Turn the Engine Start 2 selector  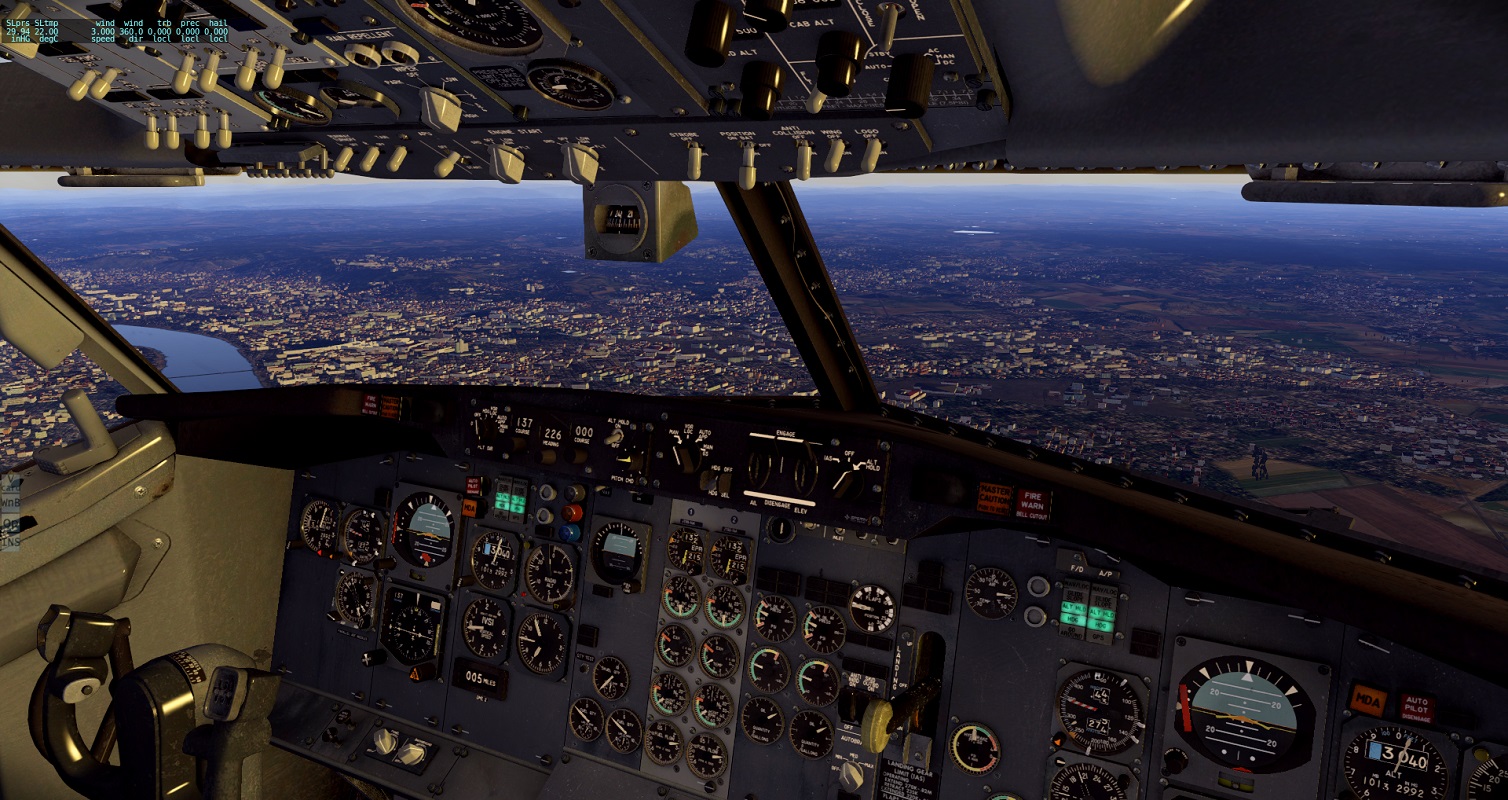point(580,162)
